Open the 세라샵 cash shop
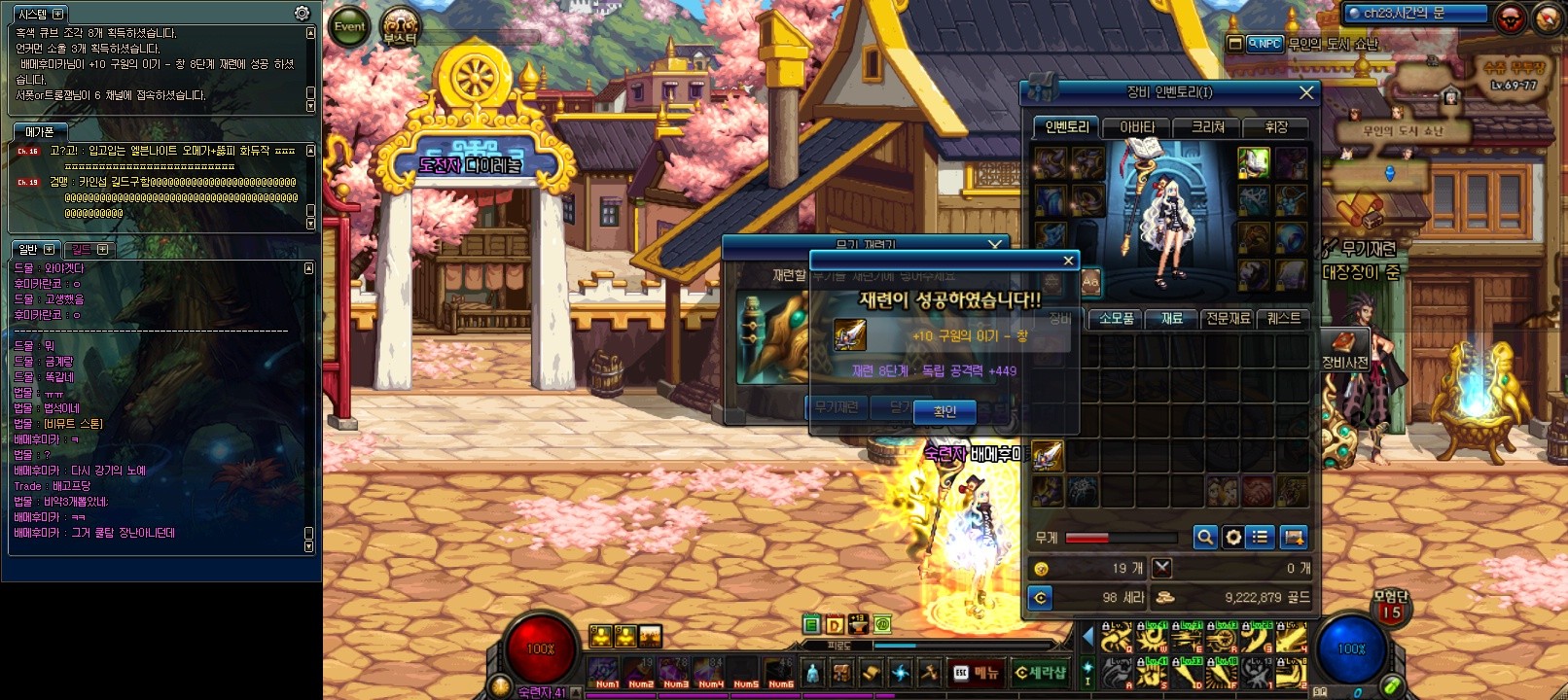The image size is (1568, 700). (x=1040, y=673)
